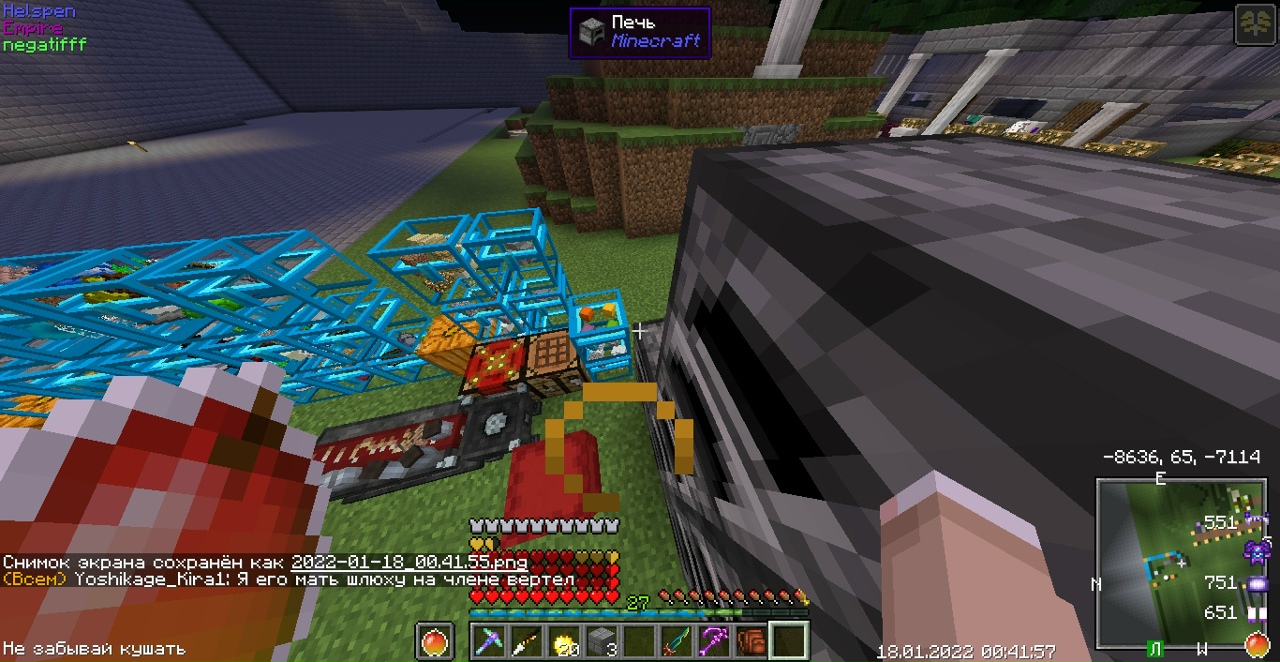Open the screenshot file link in chat
1280x662 pixels.
coord(409,562)
